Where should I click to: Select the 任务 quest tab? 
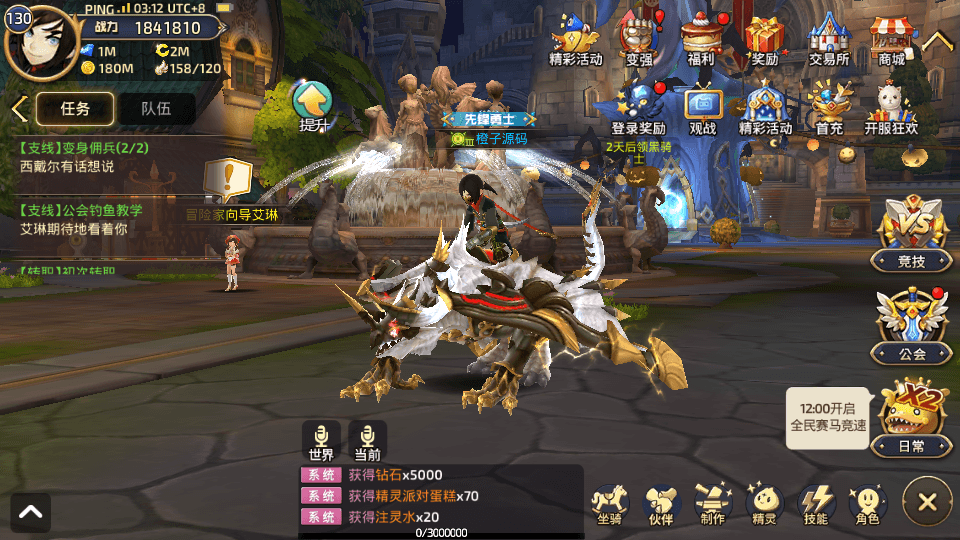click(x=75, y=108)
